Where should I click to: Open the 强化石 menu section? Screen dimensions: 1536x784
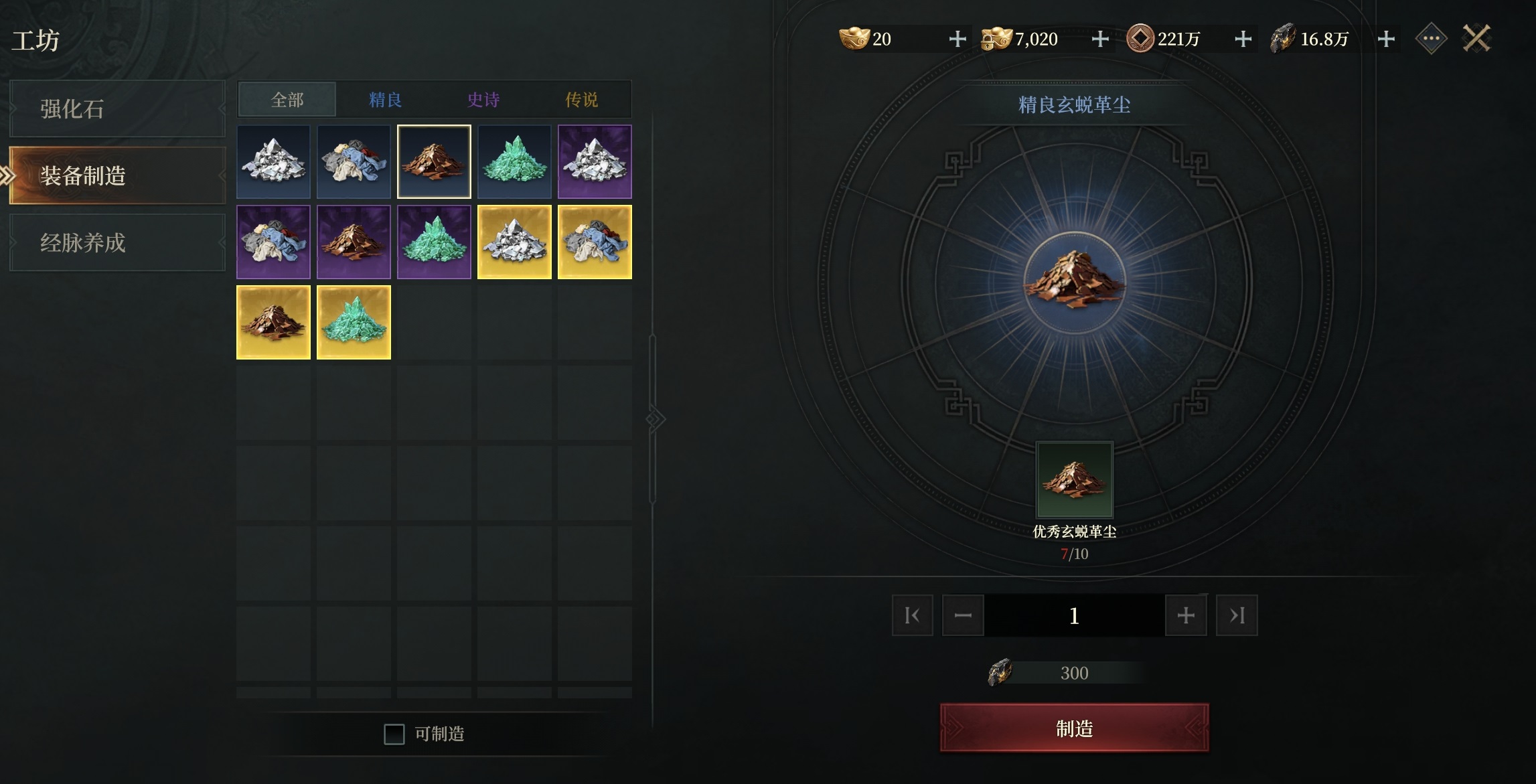[x=117, y=108]
